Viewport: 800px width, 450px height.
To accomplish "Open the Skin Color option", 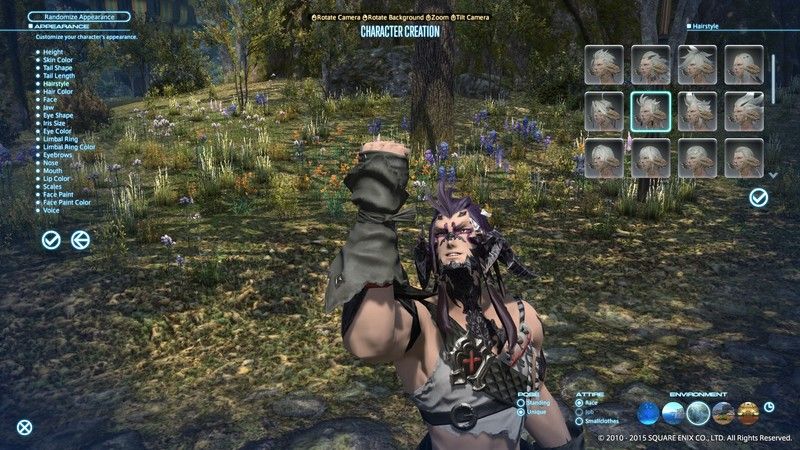I will (61, 59).
